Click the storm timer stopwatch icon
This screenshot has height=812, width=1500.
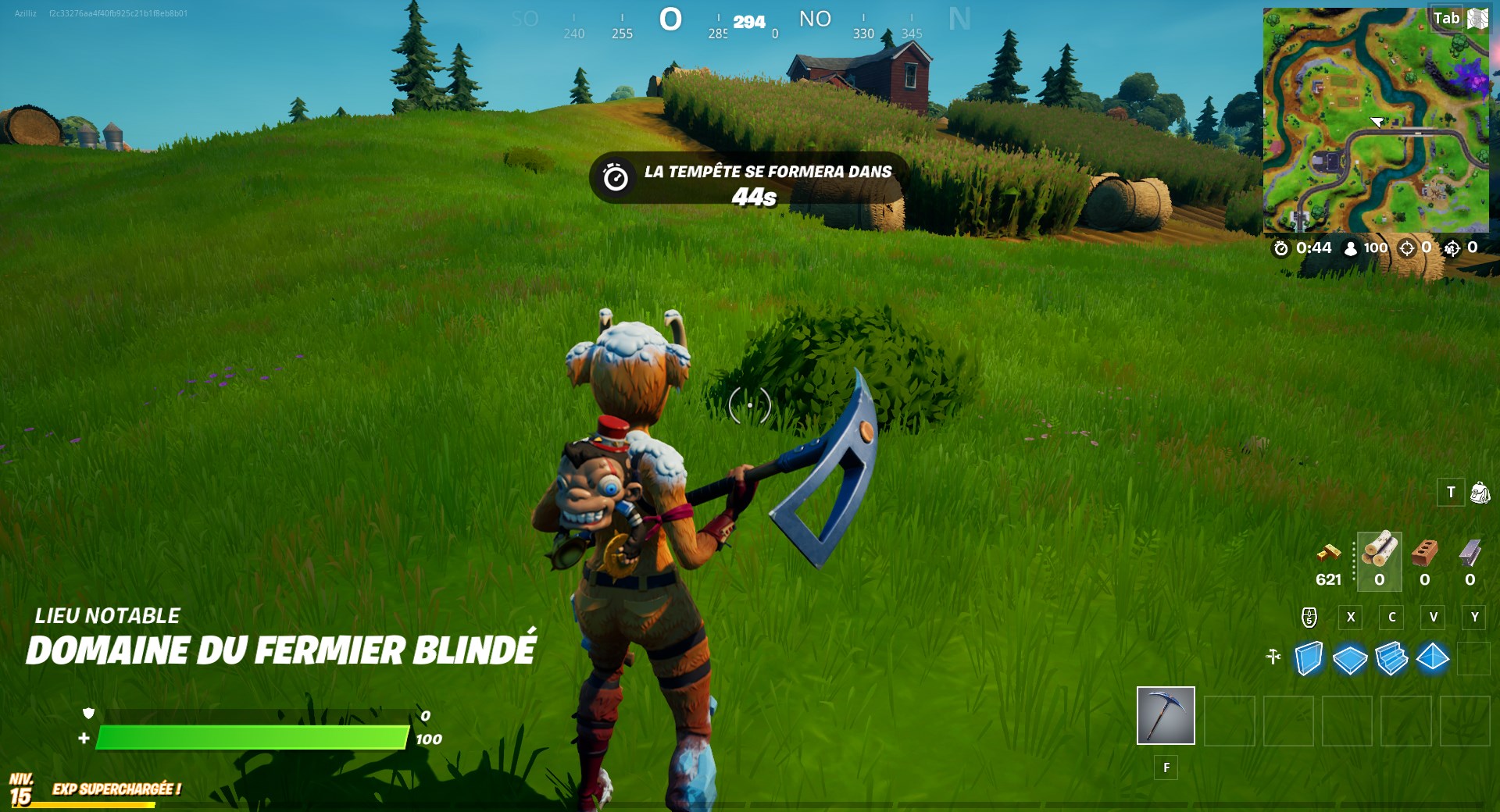point(1281,248)
